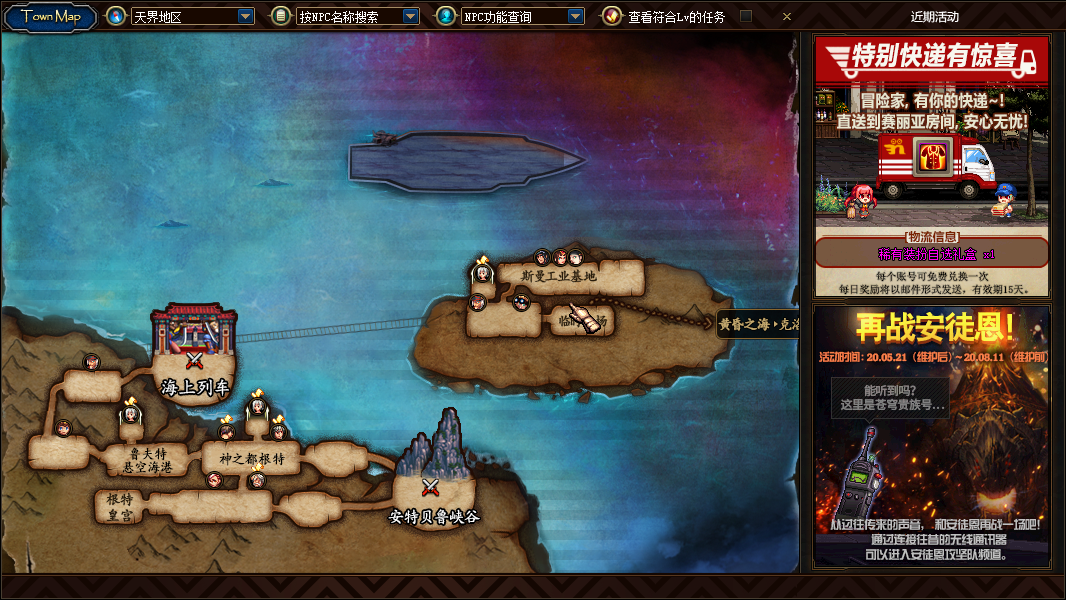Toggle the 查看符合Lv的任务 checkbox

point(745,16)
